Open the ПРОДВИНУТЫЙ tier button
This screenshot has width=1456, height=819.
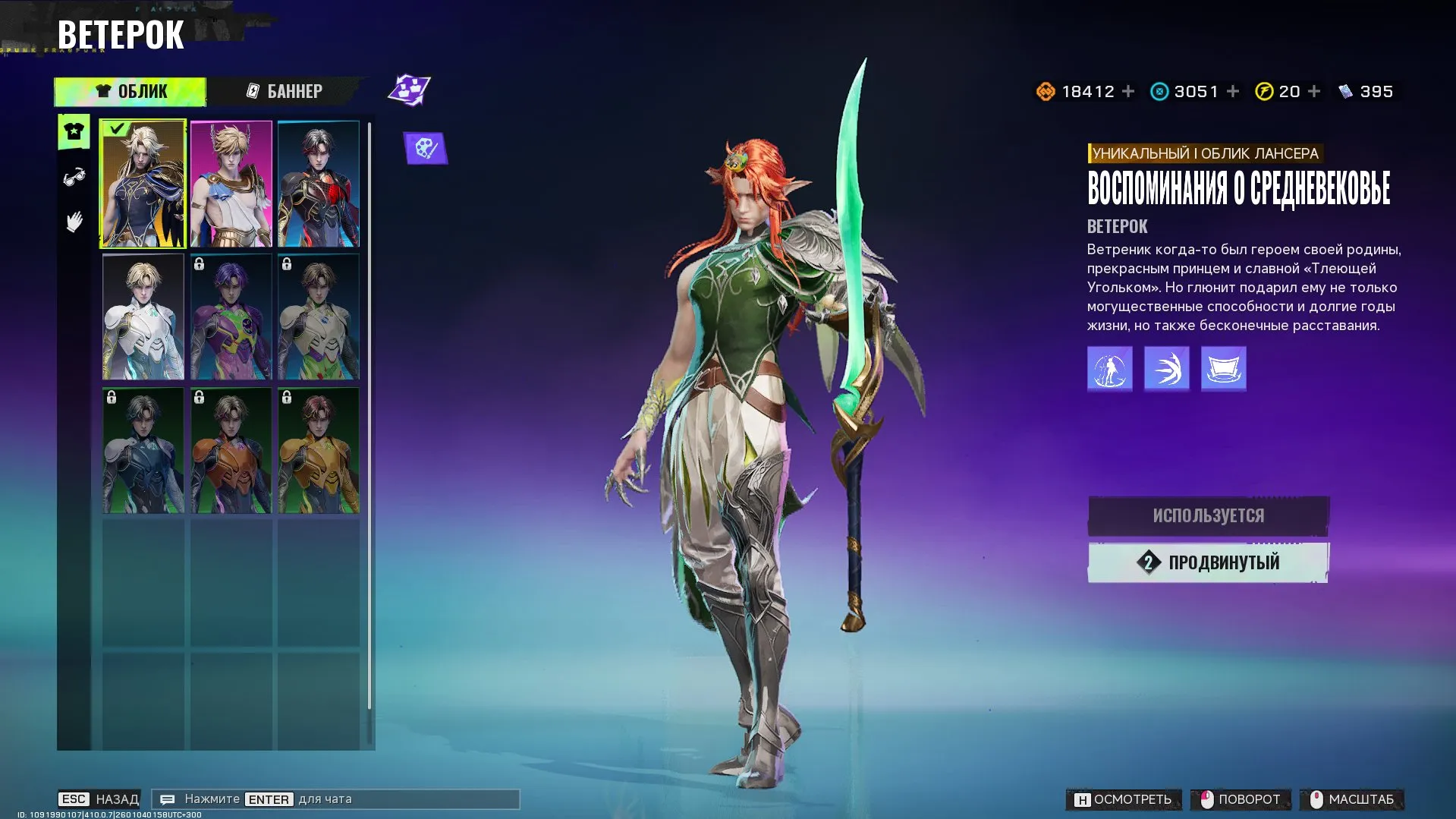1208,562
